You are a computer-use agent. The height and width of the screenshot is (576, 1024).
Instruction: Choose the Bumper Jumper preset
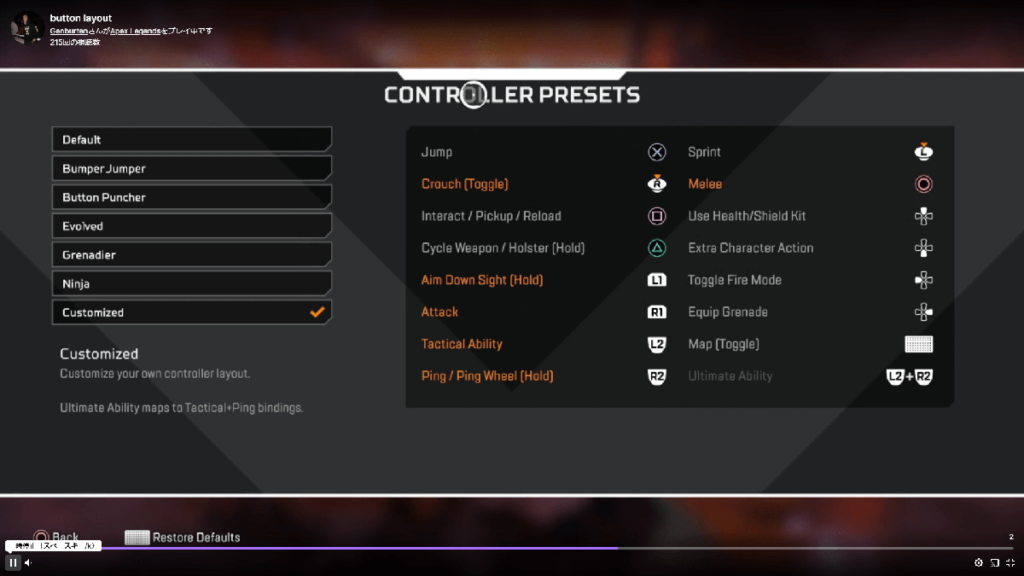[x=191, y=169]
